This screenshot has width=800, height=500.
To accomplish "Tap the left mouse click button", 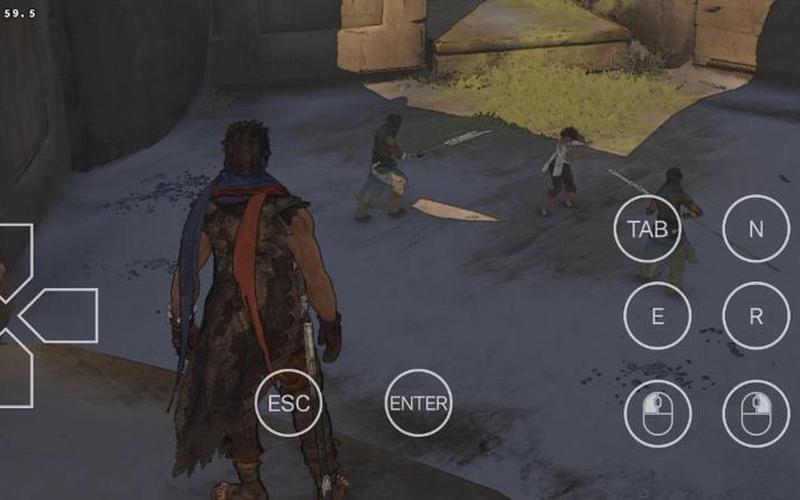I will 657,412.
